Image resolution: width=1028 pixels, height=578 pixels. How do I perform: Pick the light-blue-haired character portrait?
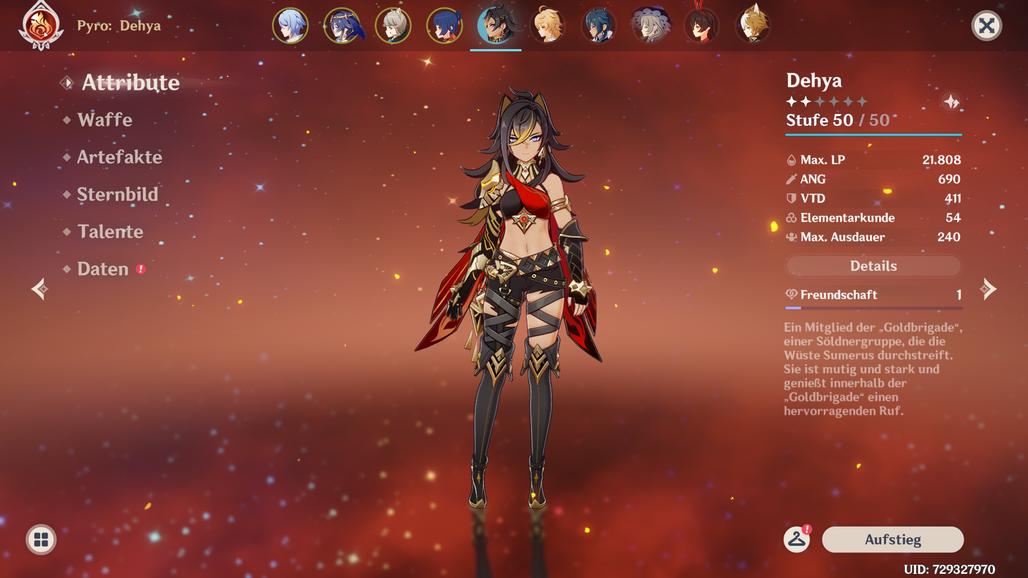[x=290, y=26]
